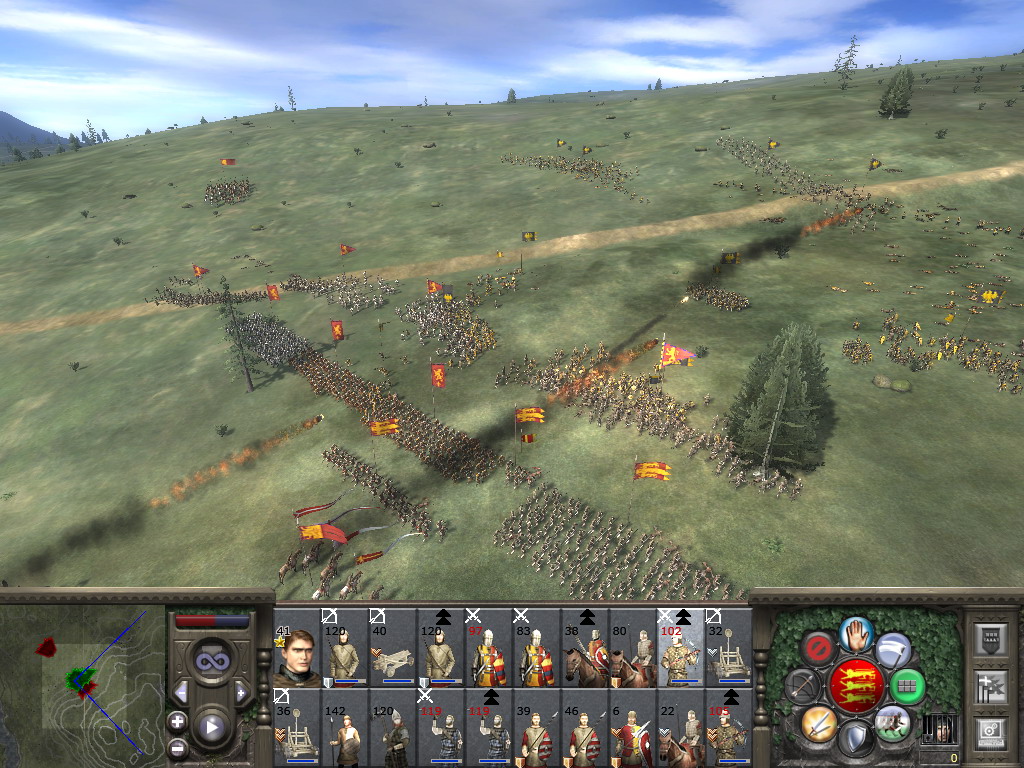Toggle the running soldier run mode button
Image resolution: width=1024 pixels, height=768 pixels.
(x=891, y=722)
